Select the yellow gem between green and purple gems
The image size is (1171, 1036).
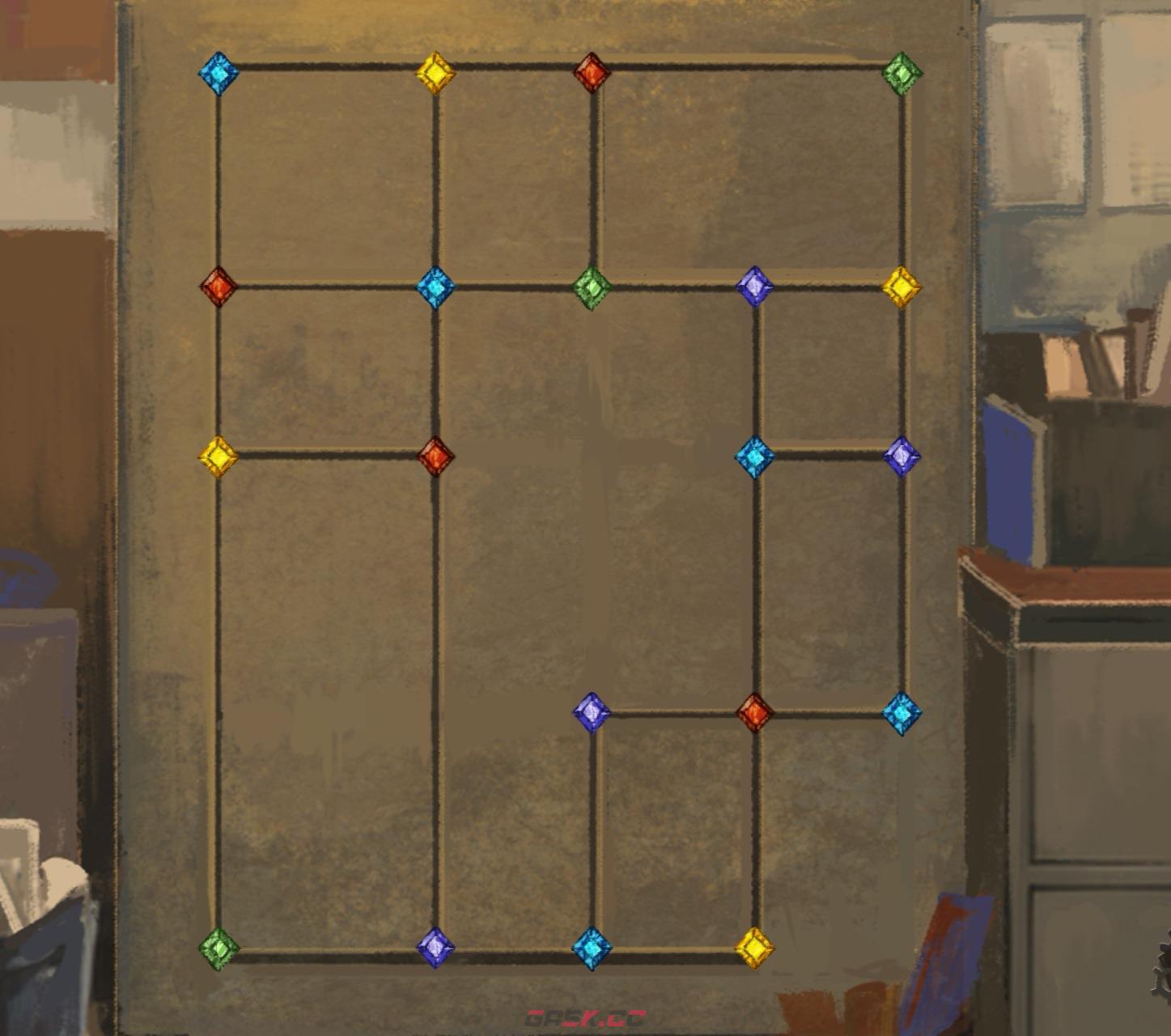coord(902,287)
